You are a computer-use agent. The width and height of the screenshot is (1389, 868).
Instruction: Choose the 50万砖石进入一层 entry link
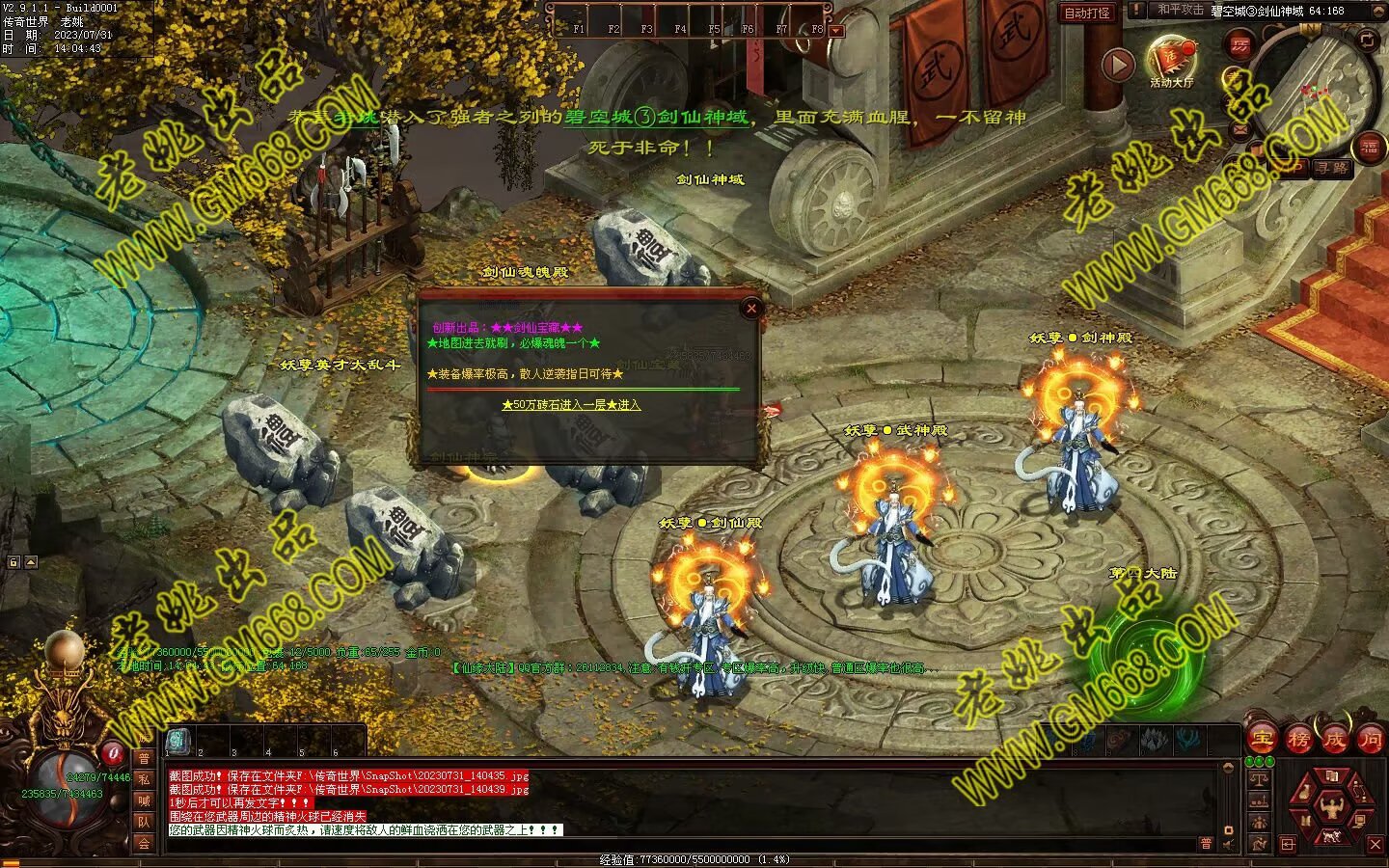(x=571, y=405)
